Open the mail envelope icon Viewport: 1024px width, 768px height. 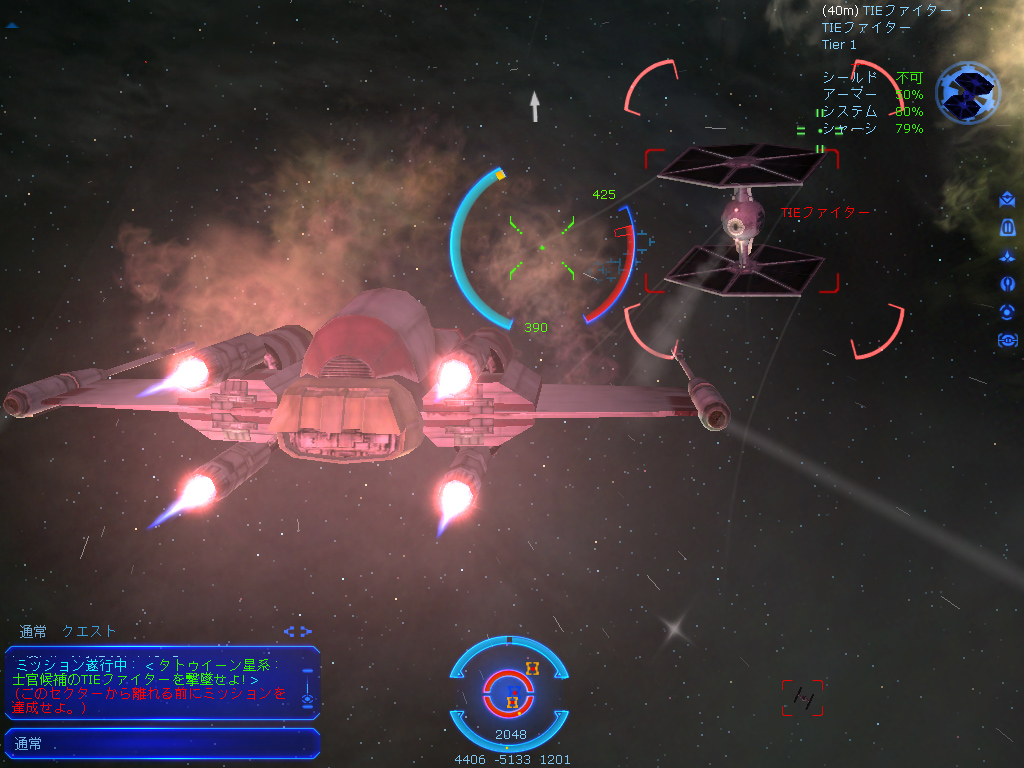[1007, 201]
